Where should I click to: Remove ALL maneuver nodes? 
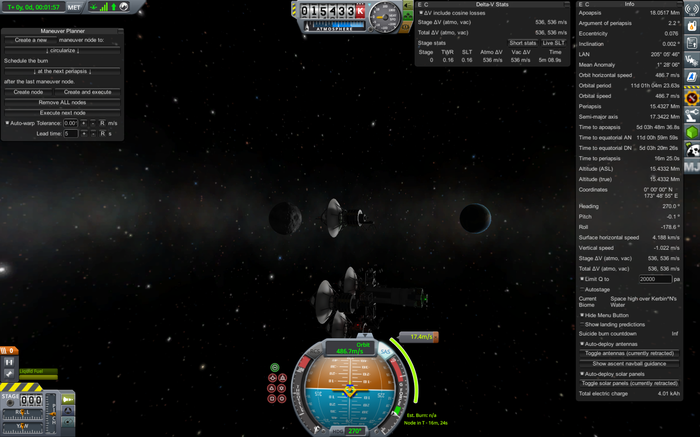[62, 102]
